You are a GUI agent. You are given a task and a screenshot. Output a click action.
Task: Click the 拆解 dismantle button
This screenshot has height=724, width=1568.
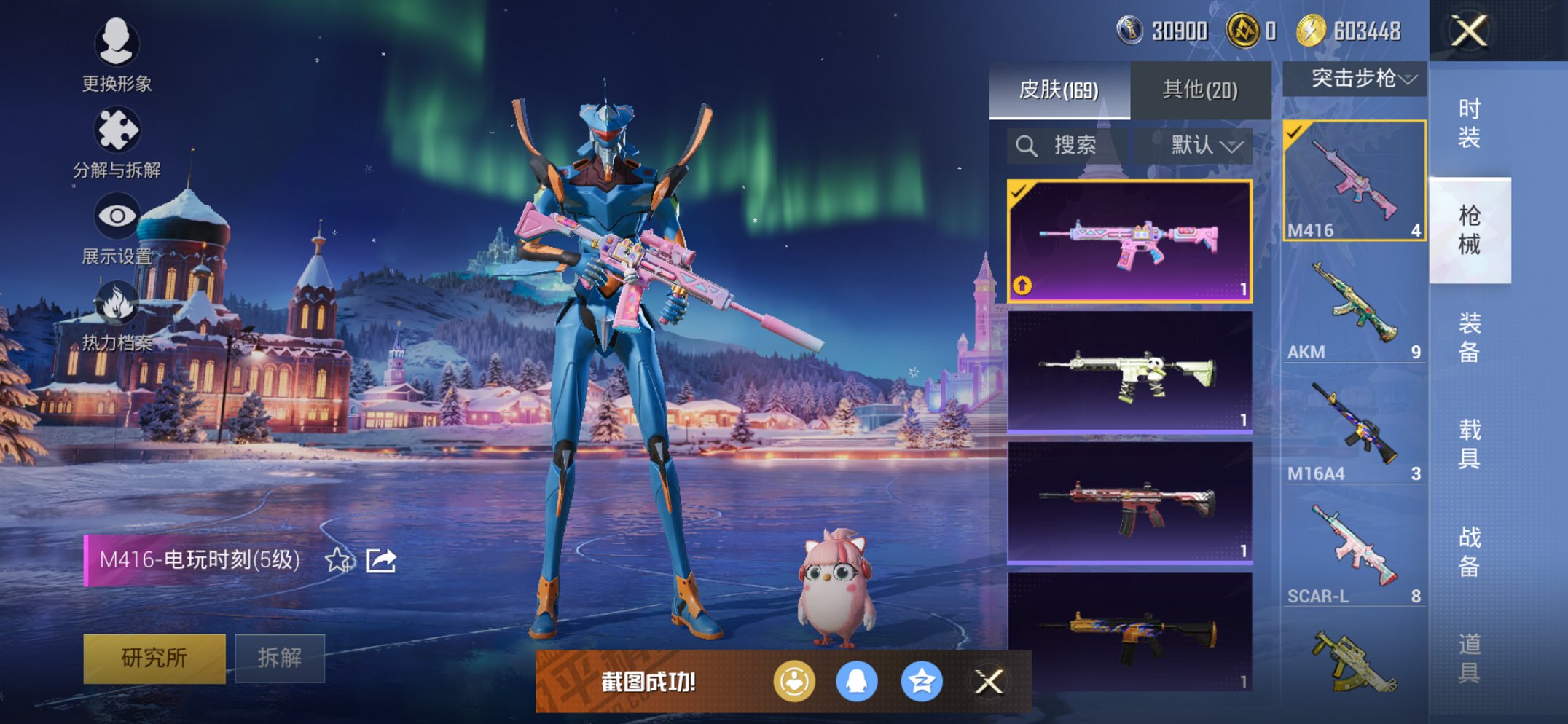[x=280, y=658]
